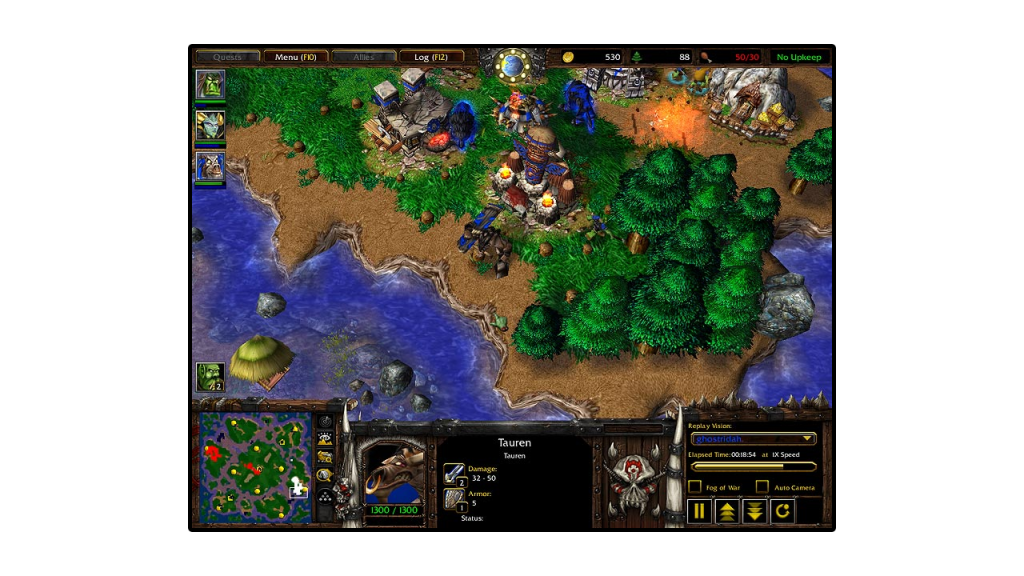The height and width of the screenshot is (576, 1024).
Task: Pause the replay playback
Action: click(699, 511)
